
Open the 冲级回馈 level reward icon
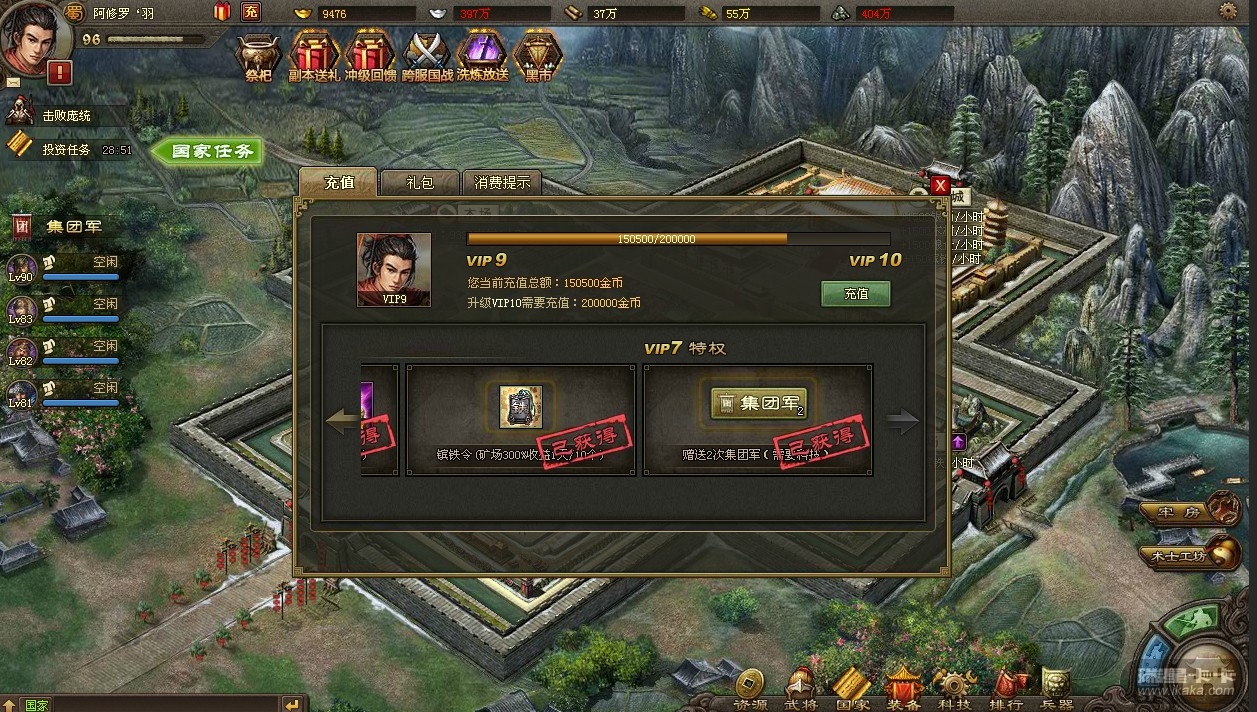[x=370, y=56]
